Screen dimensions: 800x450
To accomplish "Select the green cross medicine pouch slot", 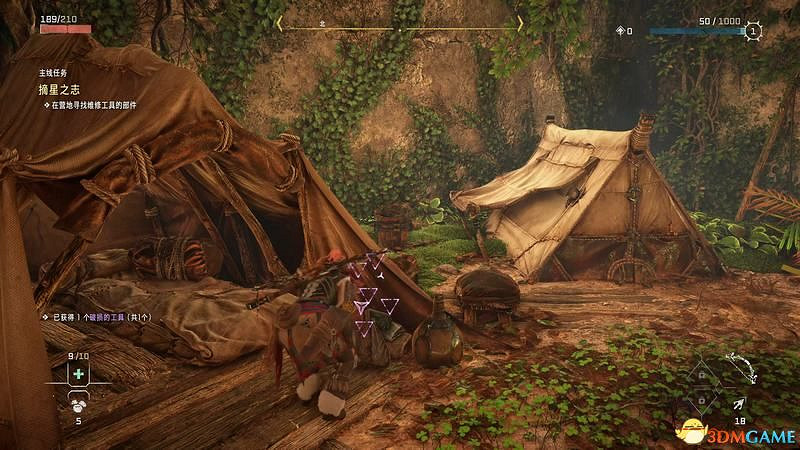I will click(76, 373).
